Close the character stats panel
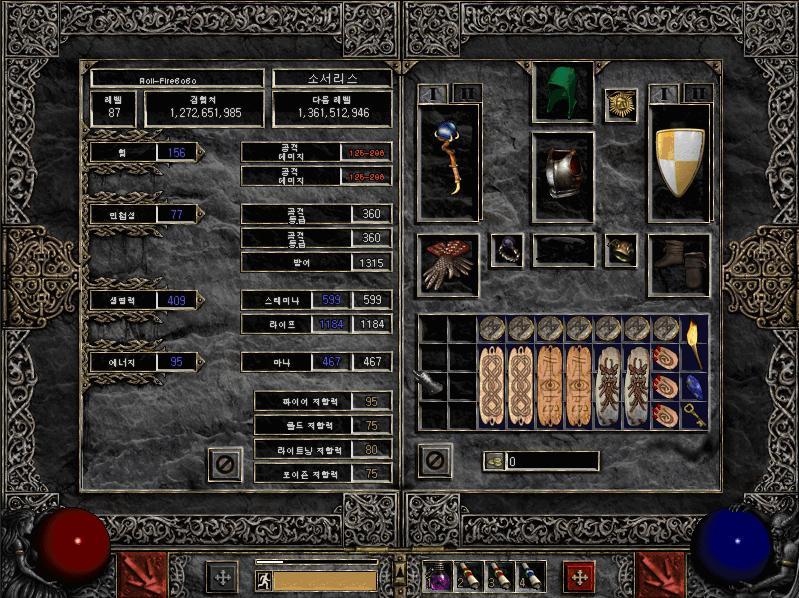Image resolution: width=799 pixels, height=598 pixels. (225, 464)
